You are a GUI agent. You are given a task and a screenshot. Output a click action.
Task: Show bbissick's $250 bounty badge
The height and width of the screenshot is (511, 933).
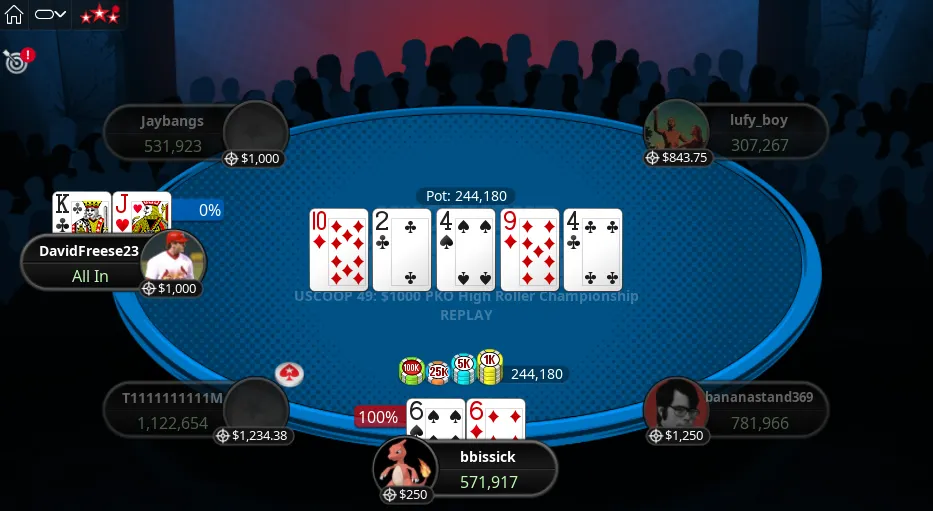404,495
